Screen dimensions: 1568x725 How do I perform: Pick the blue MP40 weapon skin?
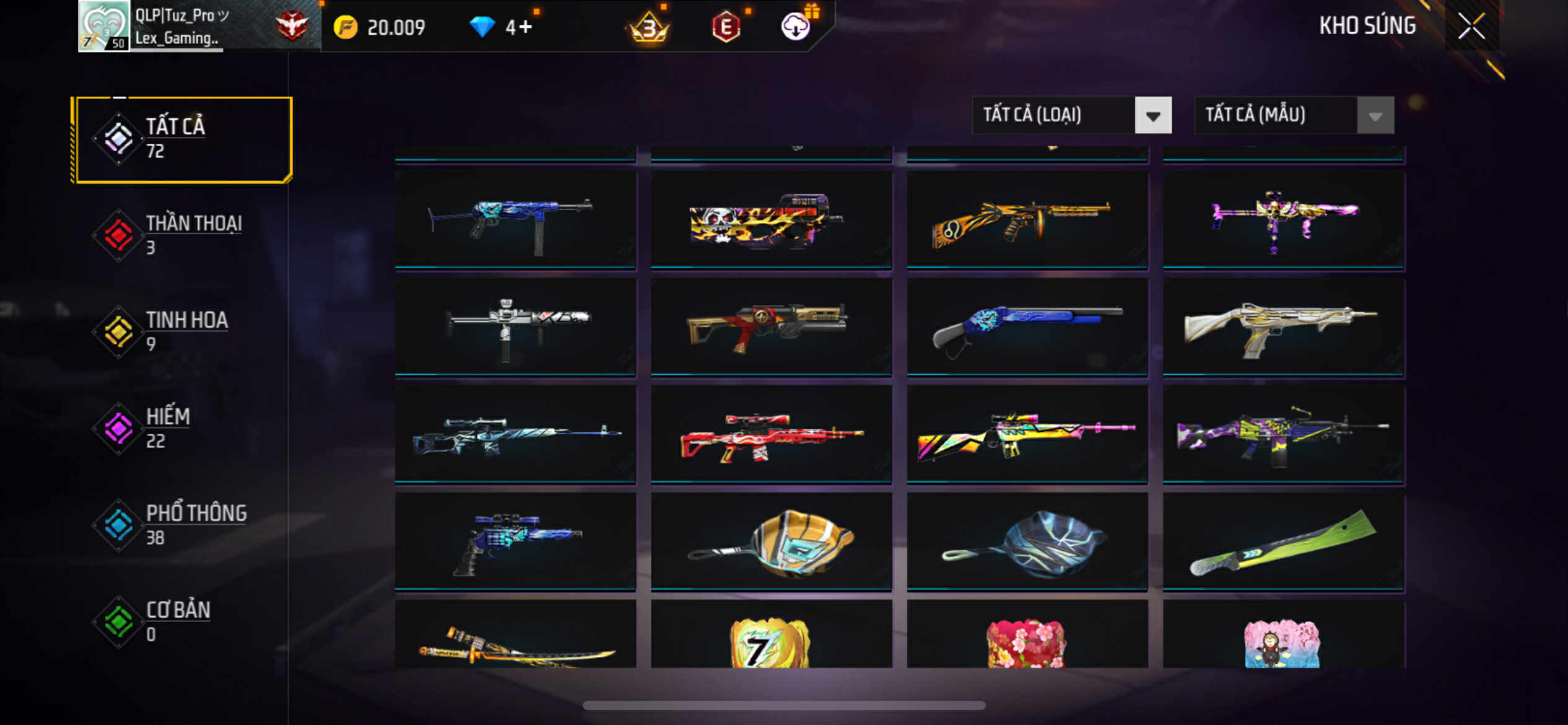pyautogui.click(x=515, y=220)
